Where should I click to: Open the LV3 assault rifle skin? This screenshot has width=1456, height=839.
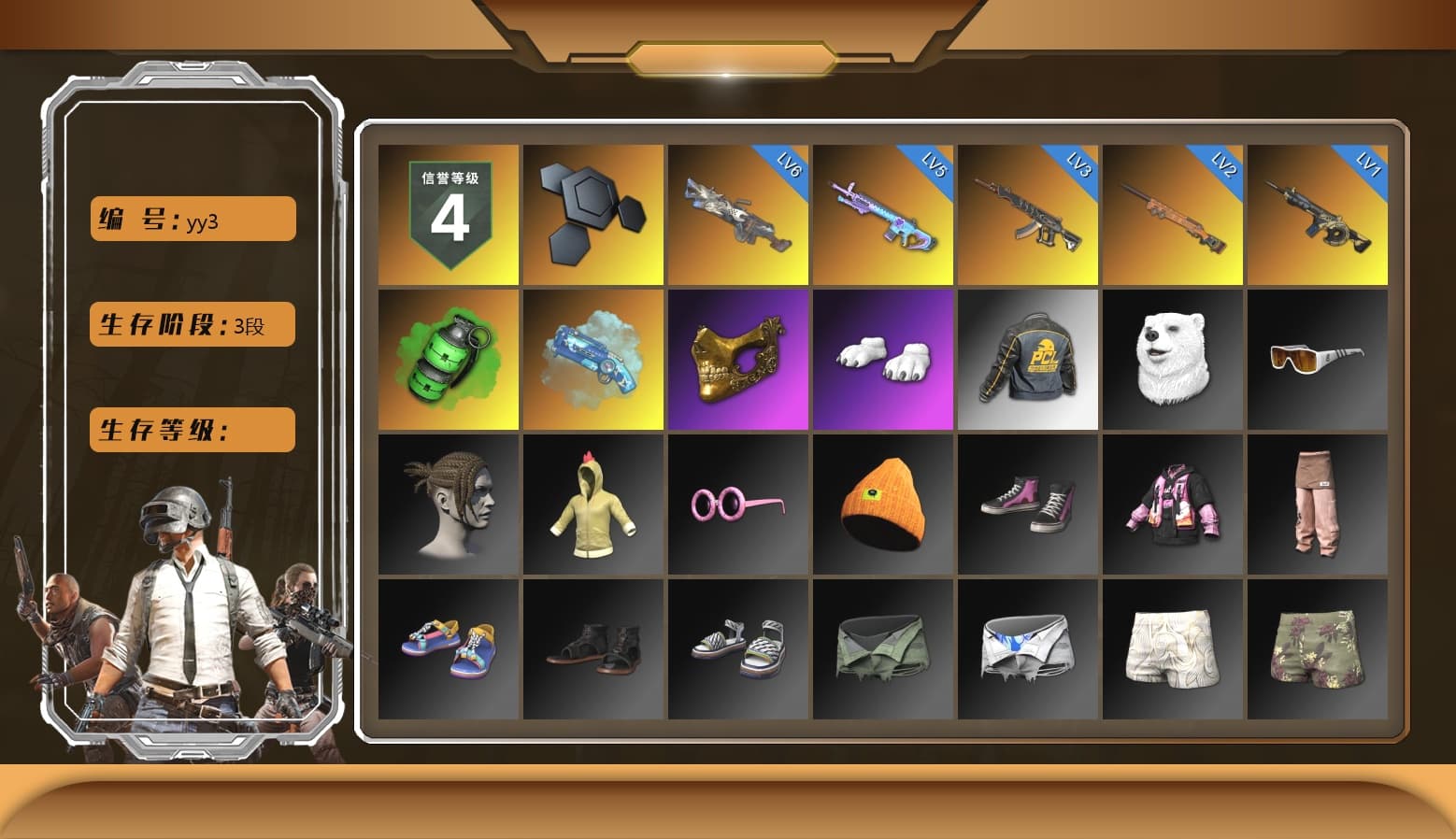click(1027, 215)
